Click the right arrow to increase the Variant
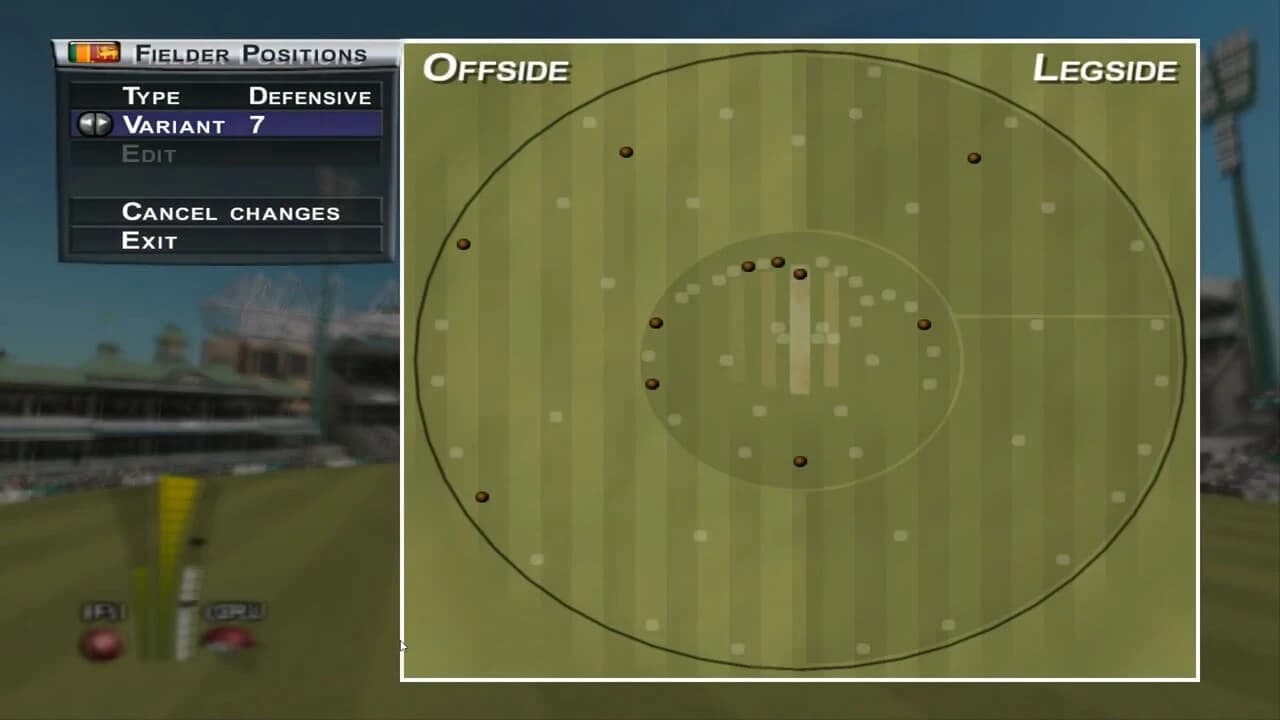 point(103,124)
